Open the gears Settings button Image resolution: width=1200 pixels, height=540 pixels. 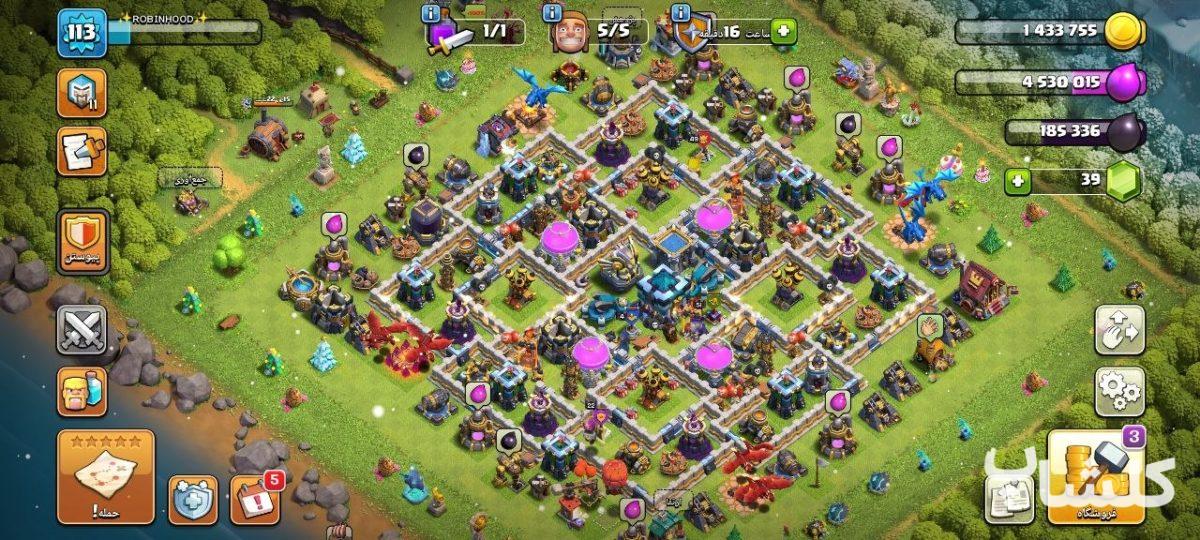(x=1119, y=391)
